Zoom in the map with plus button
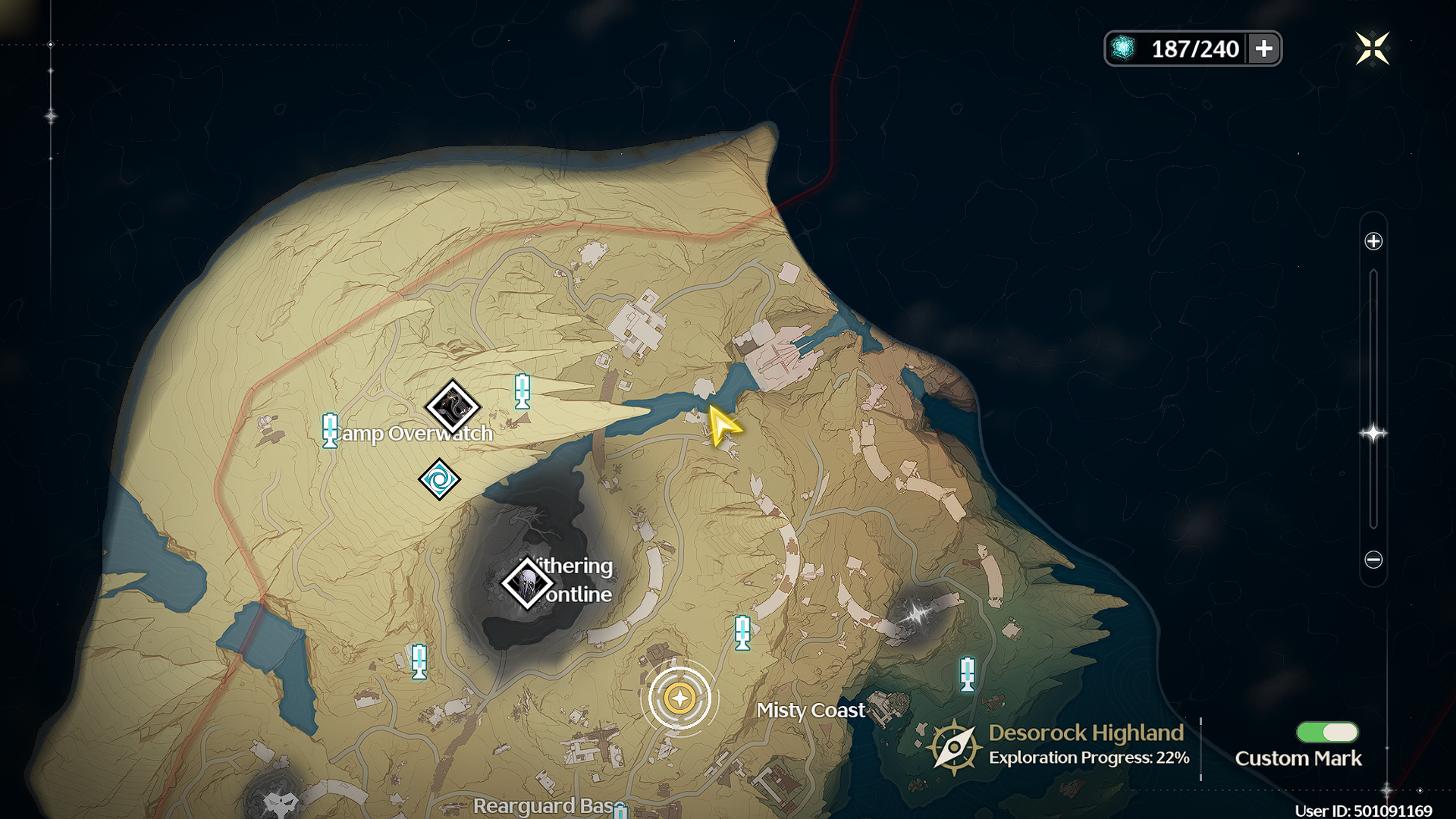 (x=1373, y=241)
